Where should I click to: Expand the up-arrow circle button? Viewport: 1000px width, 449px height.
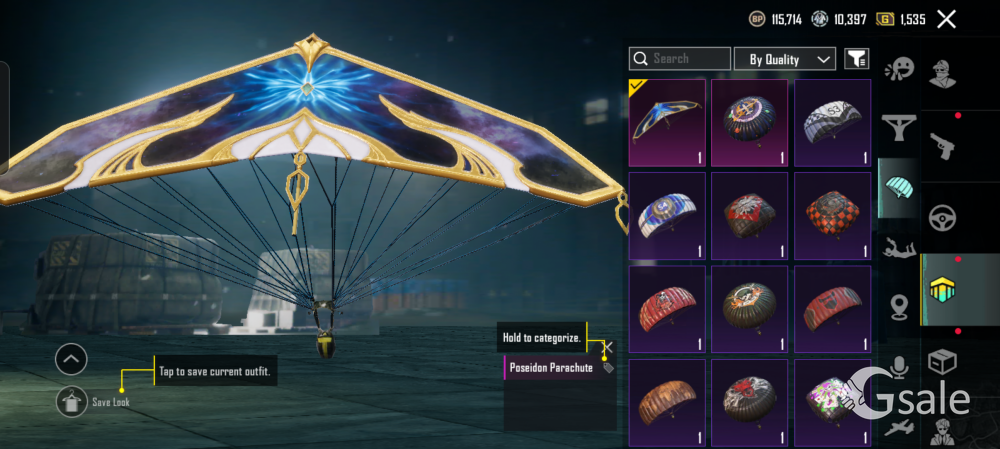coord(71,359)
